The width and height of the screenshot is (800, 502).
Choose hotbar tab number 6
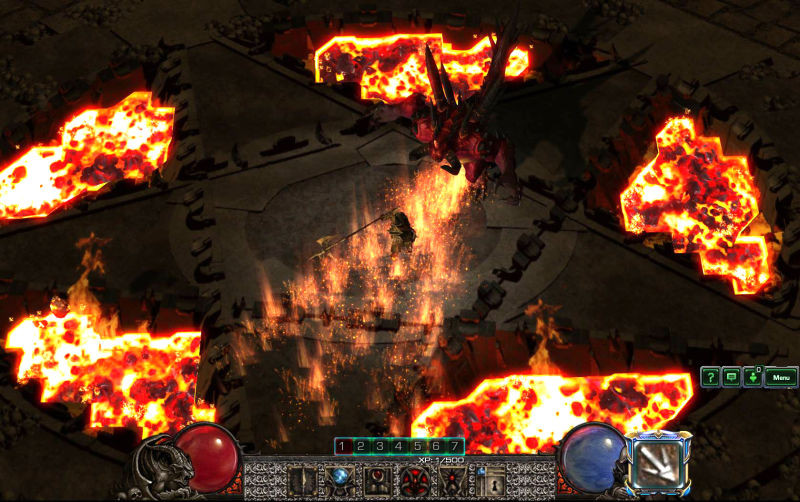pyautogui.click(x=436, y=446)
